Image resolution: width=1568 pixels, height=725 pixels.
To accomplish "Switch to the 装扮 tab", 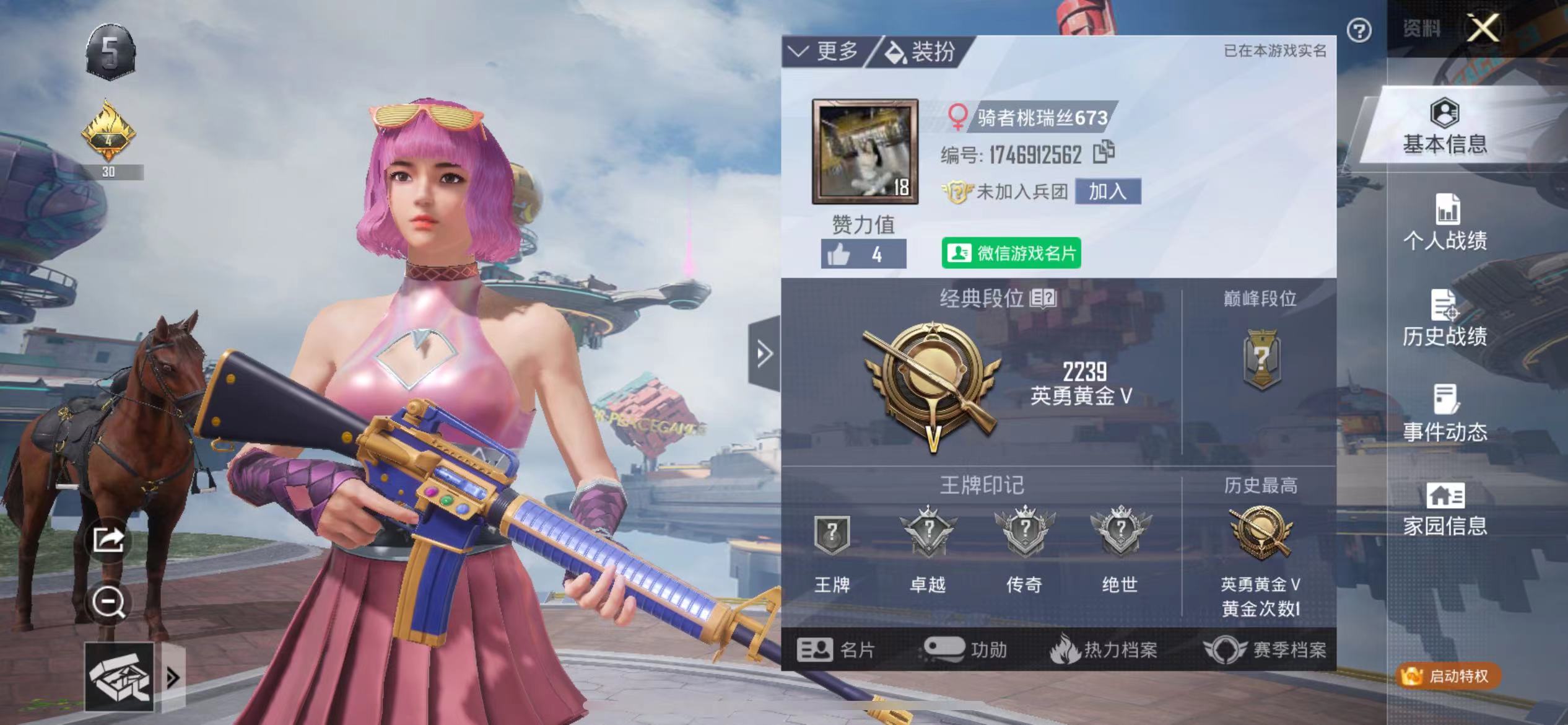I will click(x=923, y=53).
